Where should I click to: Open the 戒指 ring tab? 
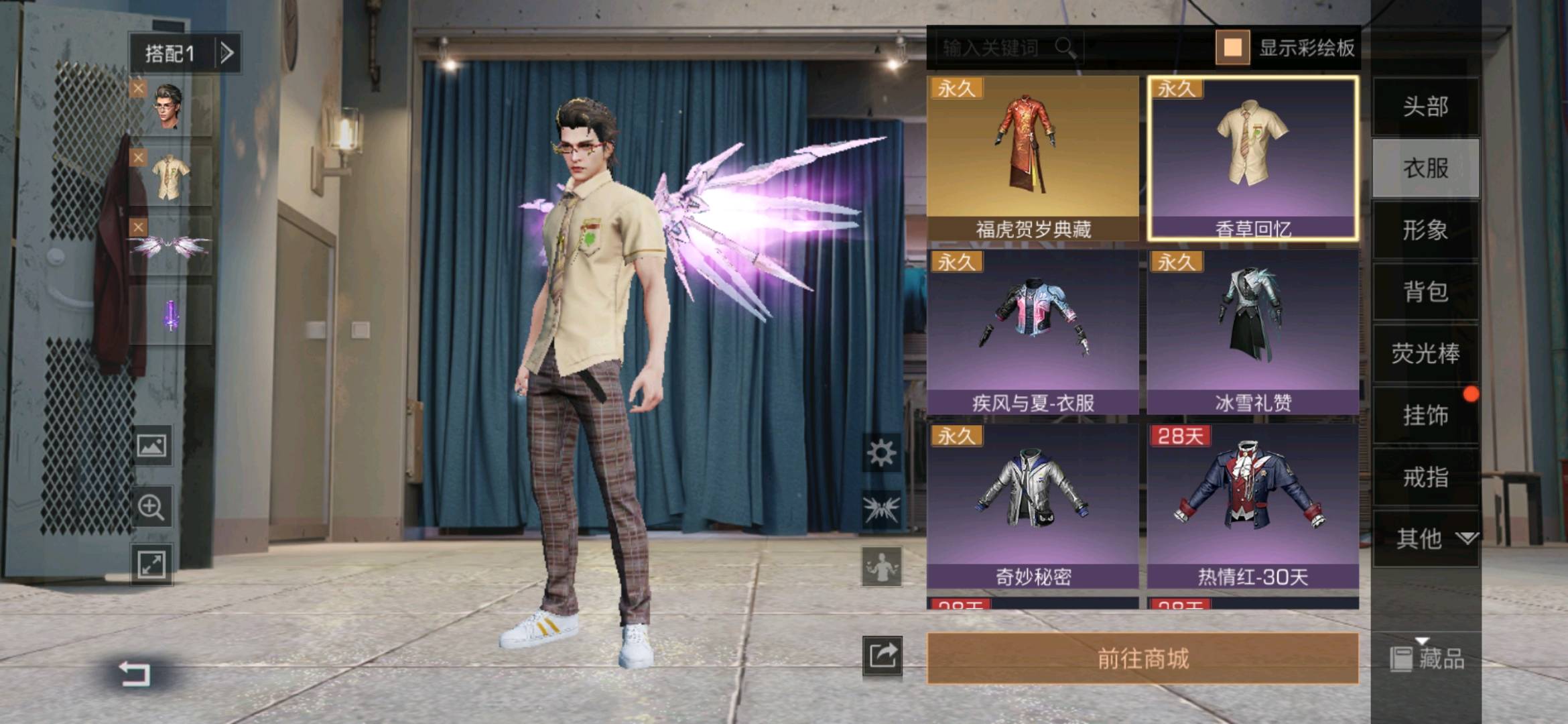coord(1425,477)
